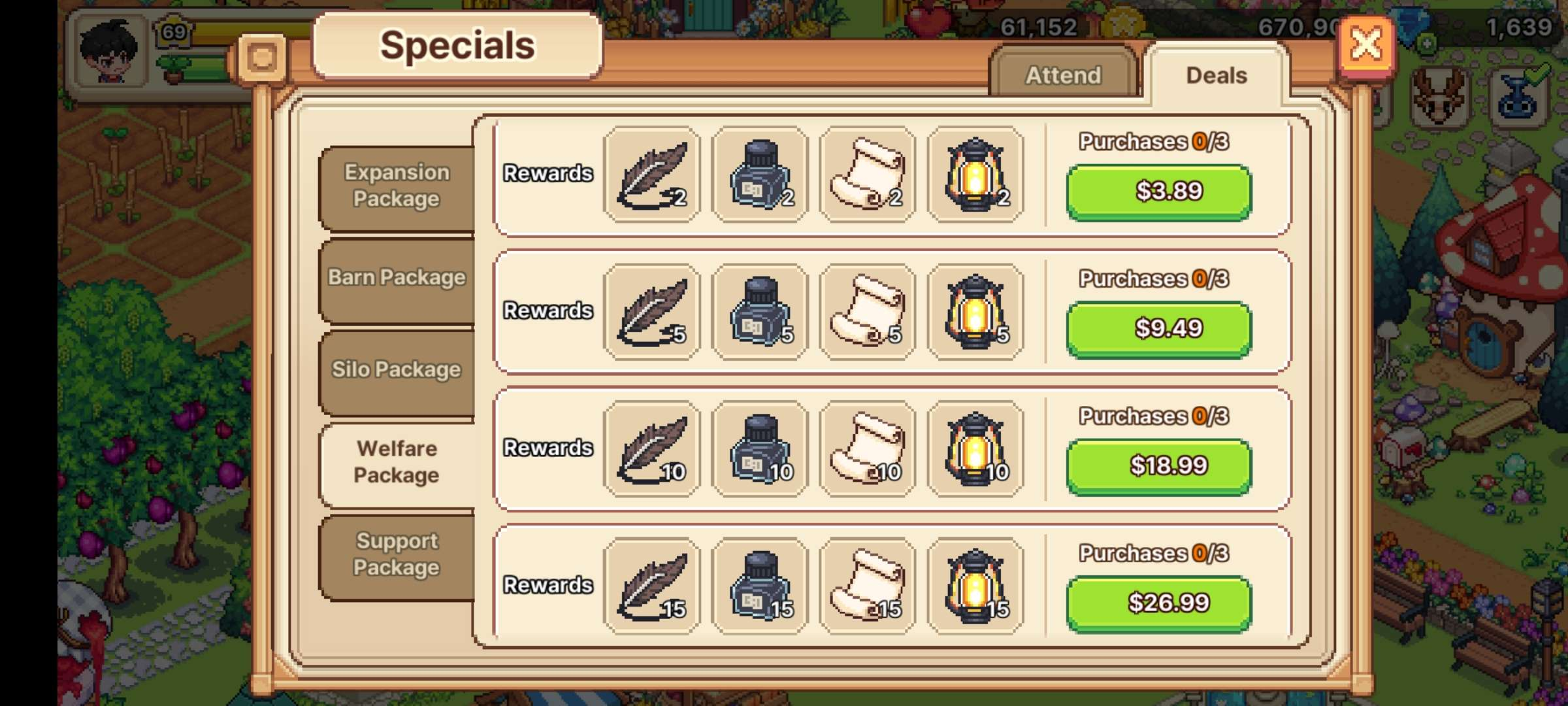The height and width of the screenshot is (706, 1568).
Task: Select the scroll reward in the $18.99 package
Action: [x=868, y=449]
